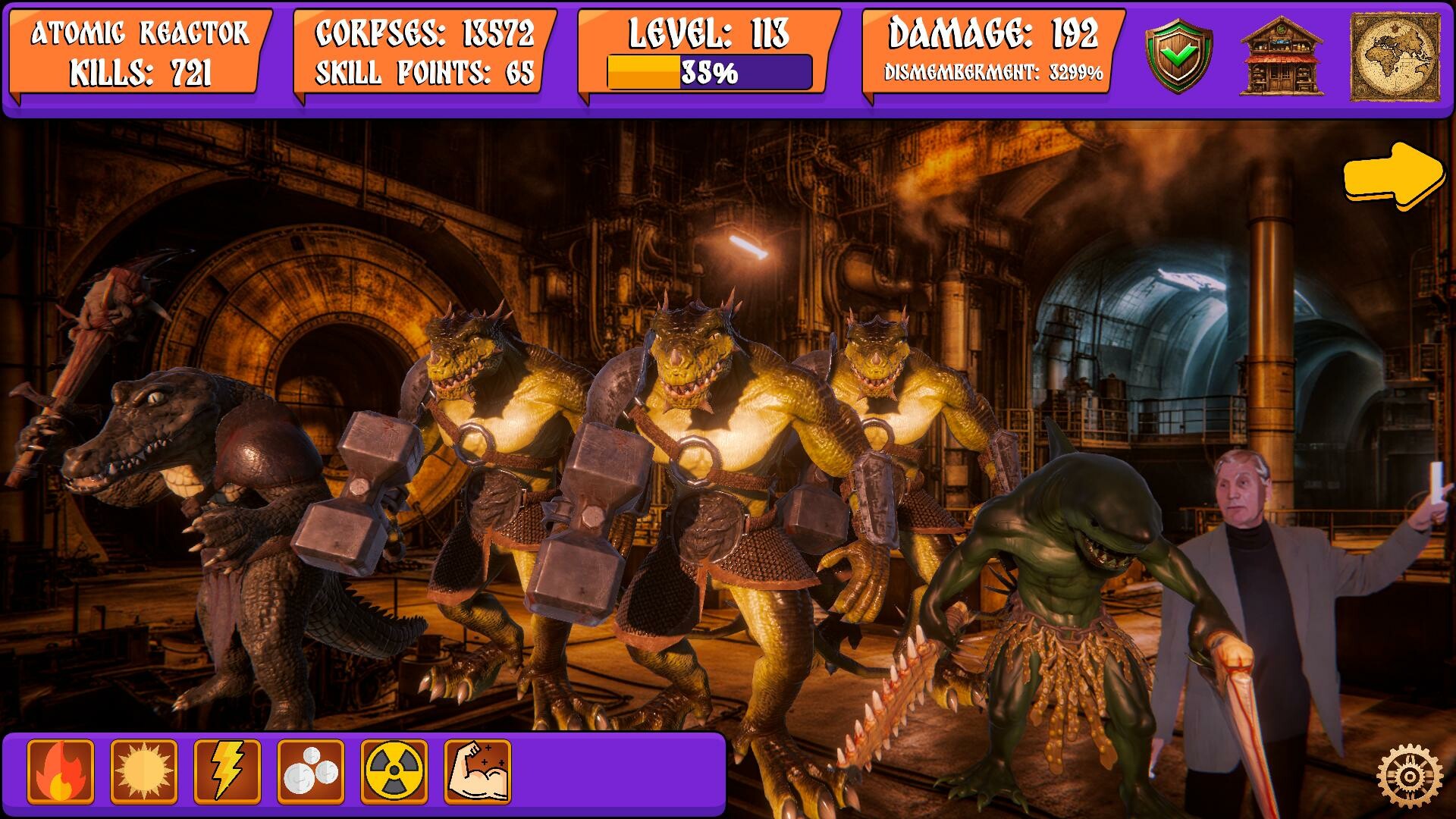Open the settings gear
The width and height of the screenshot is (1456, 819).
tap(1408, 776)
